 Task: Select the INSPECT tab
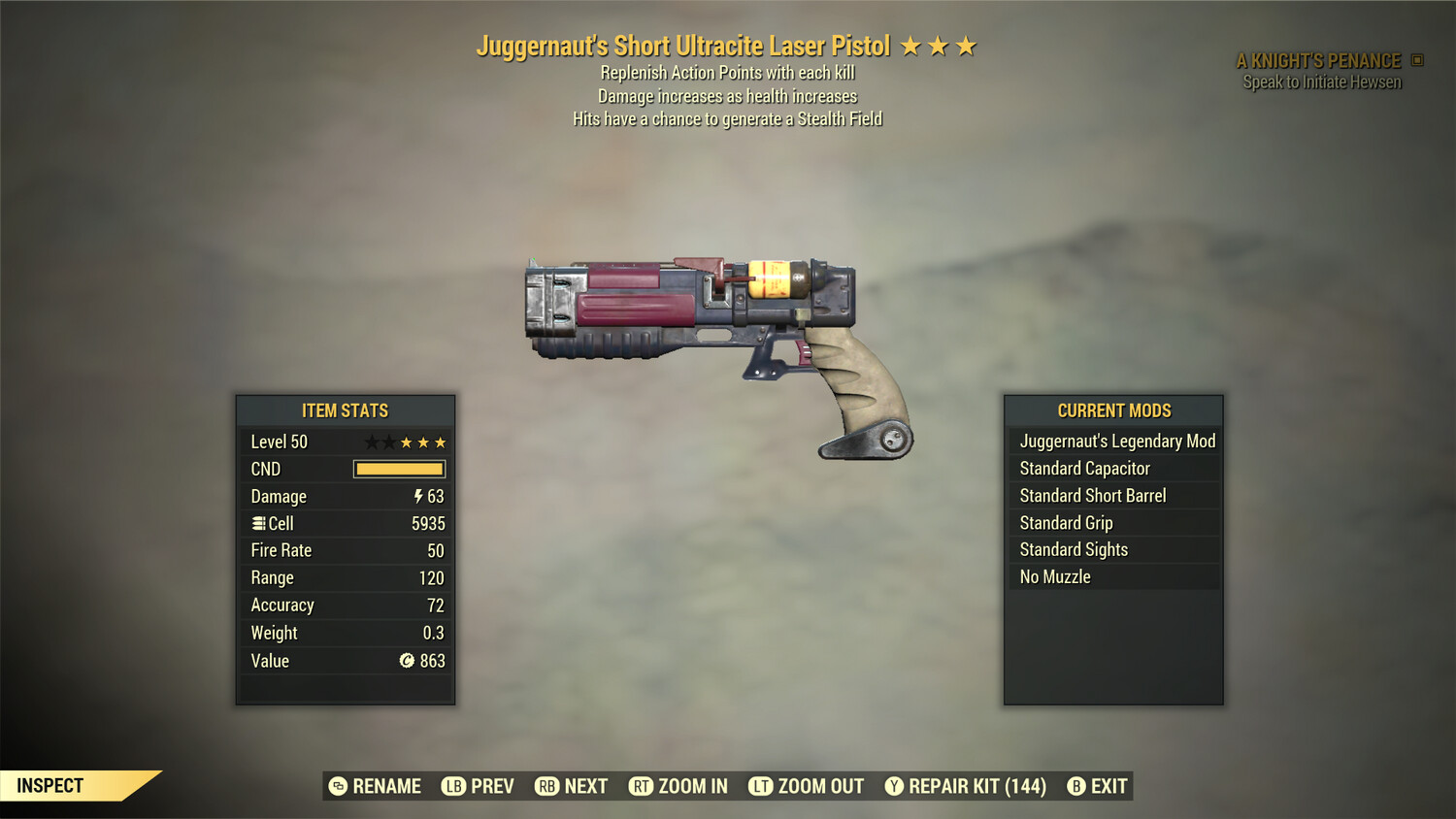50,785
